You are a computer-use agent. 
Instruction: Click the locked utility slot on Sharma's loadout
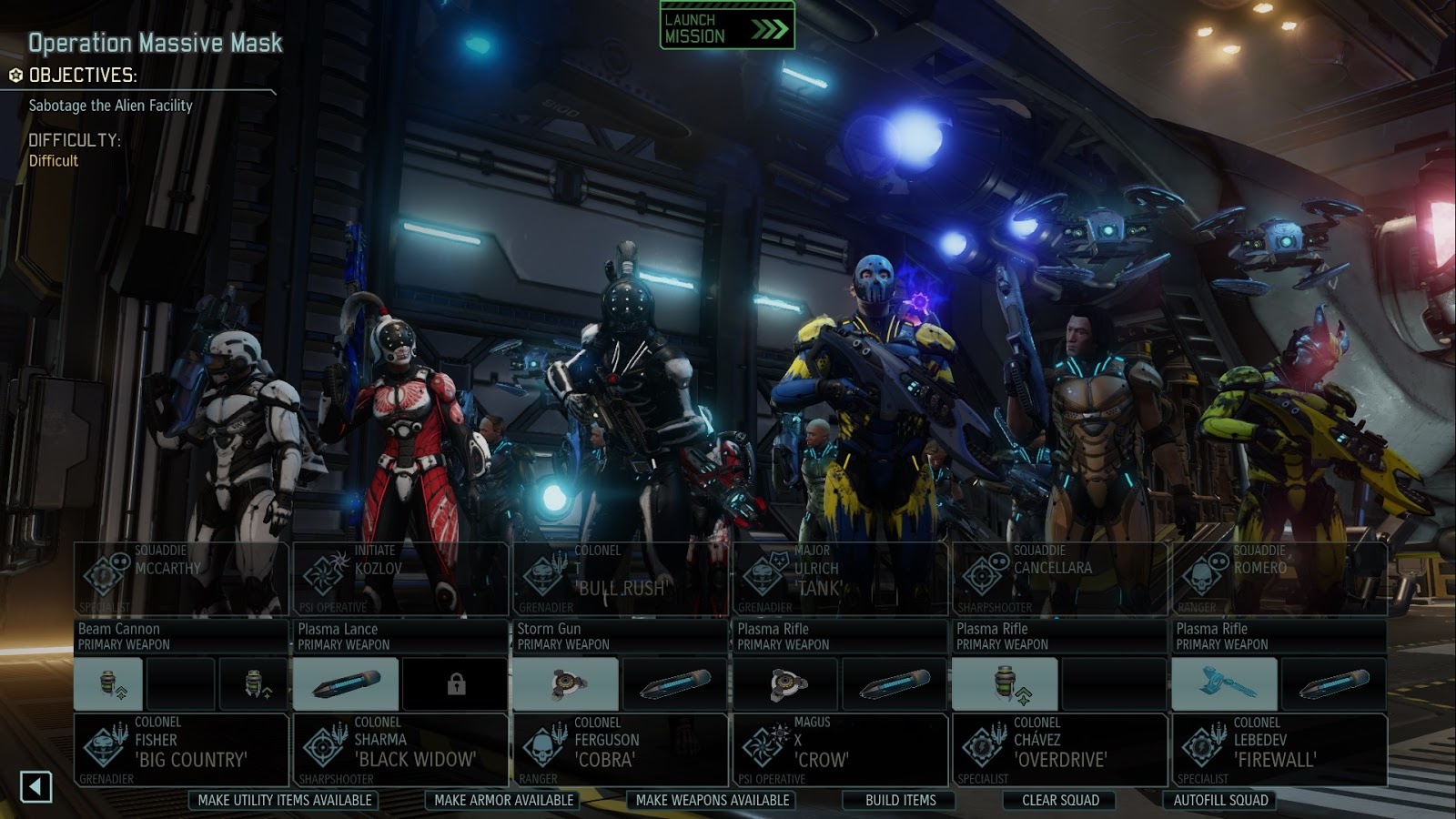pyautogui.click(x=458, y=683)
